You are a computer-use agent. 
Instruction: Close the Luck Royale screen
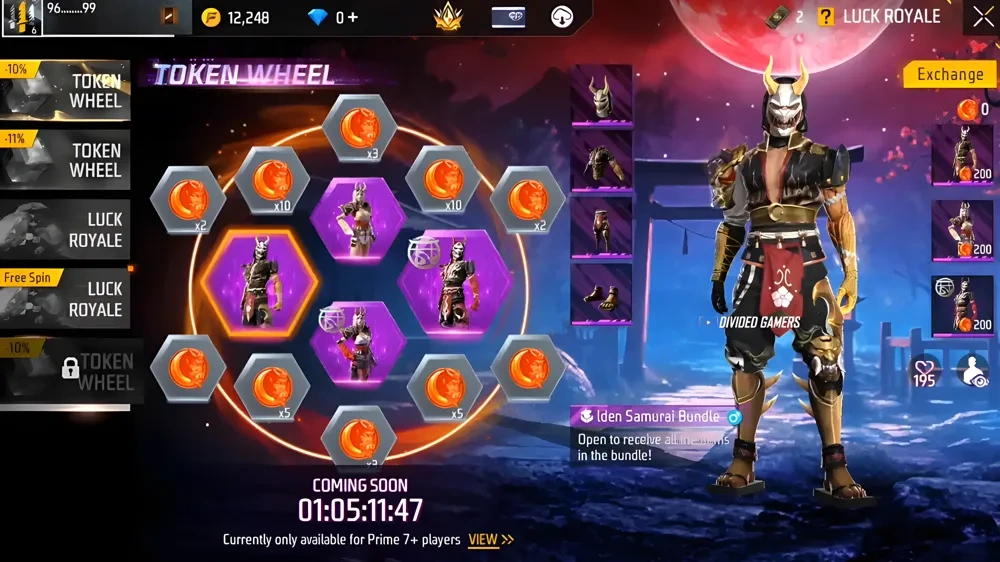(982, 17)
